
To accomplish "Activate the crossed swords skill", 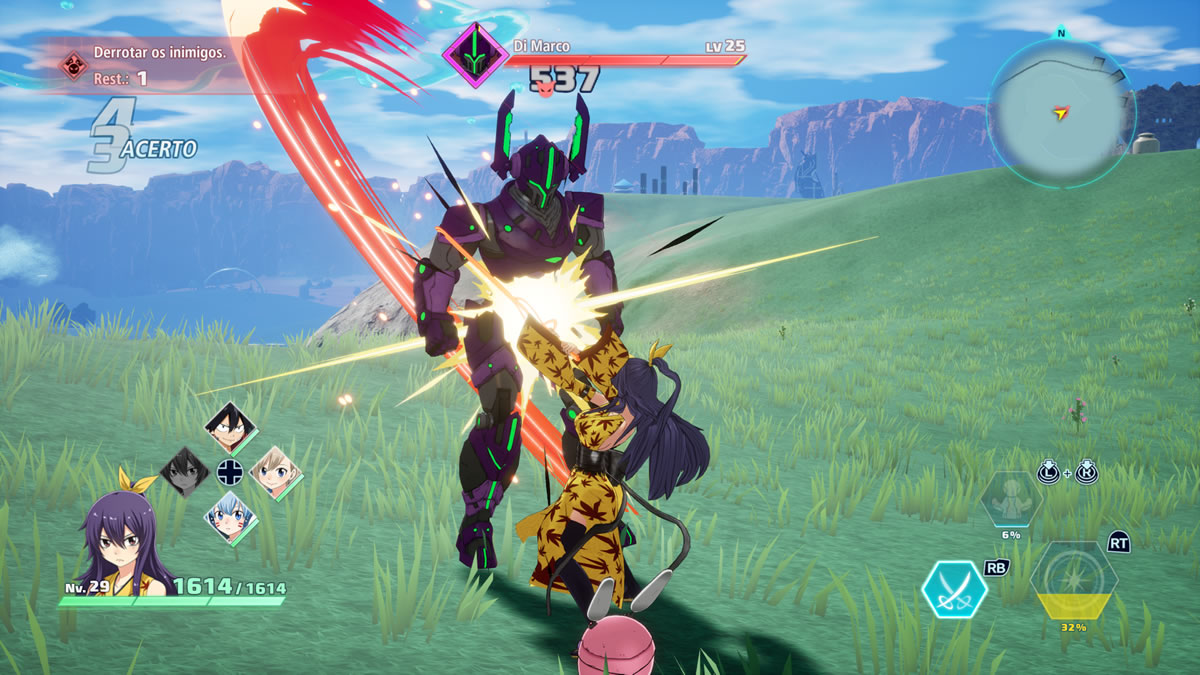I will [x=954, y=591].
